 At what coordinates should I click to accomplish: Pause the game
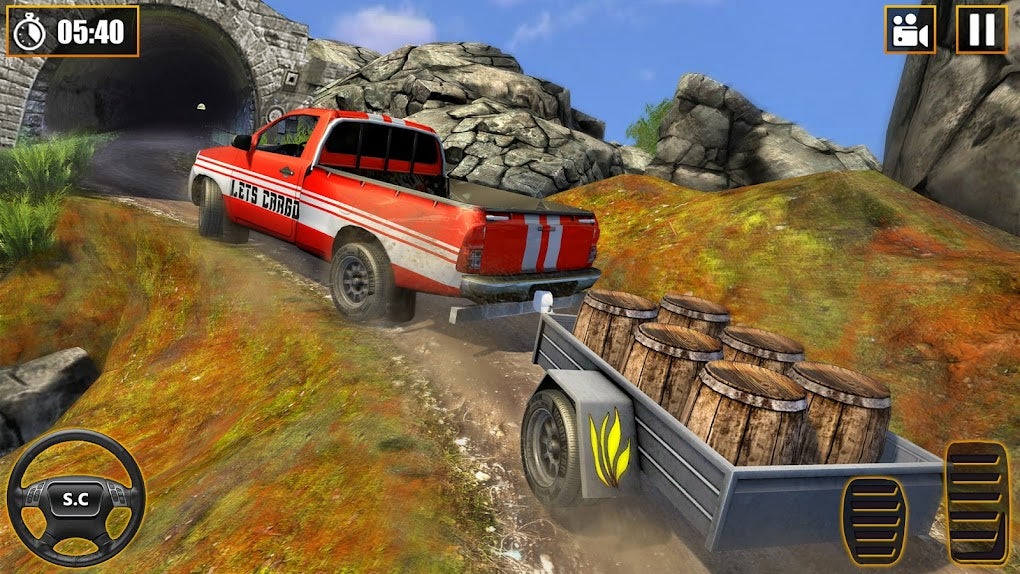pos(981,30)
